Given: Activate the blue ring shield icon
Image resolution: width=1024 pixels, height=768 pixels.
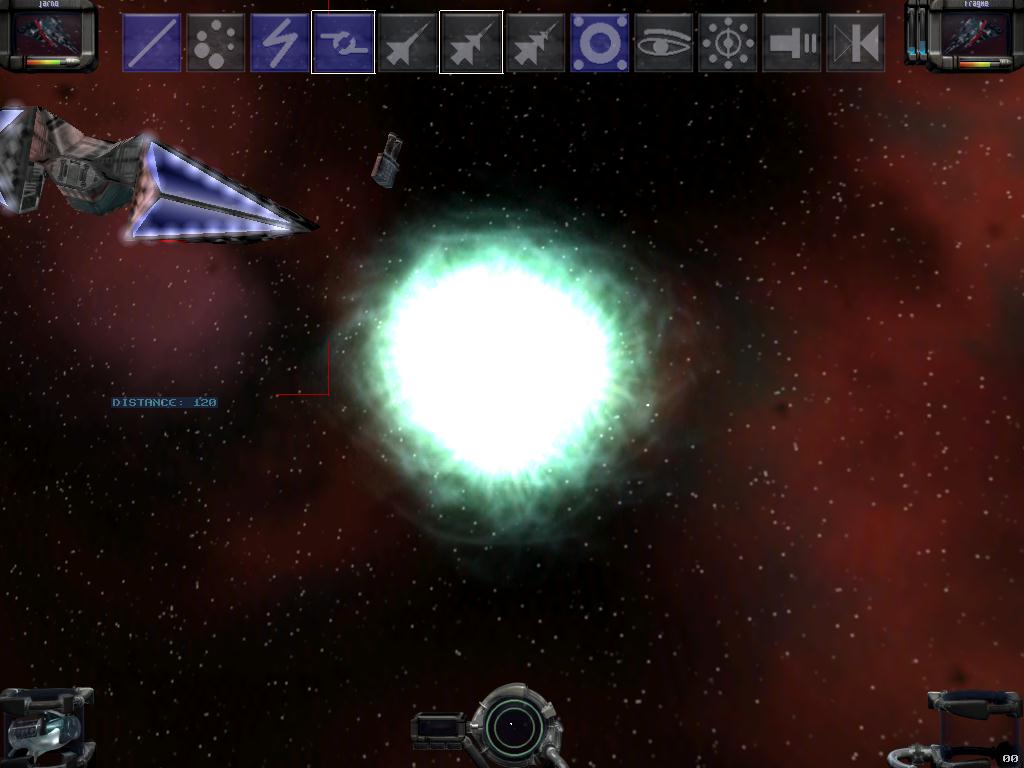Looking at the screenshot, I should click(x=600, y=42).
